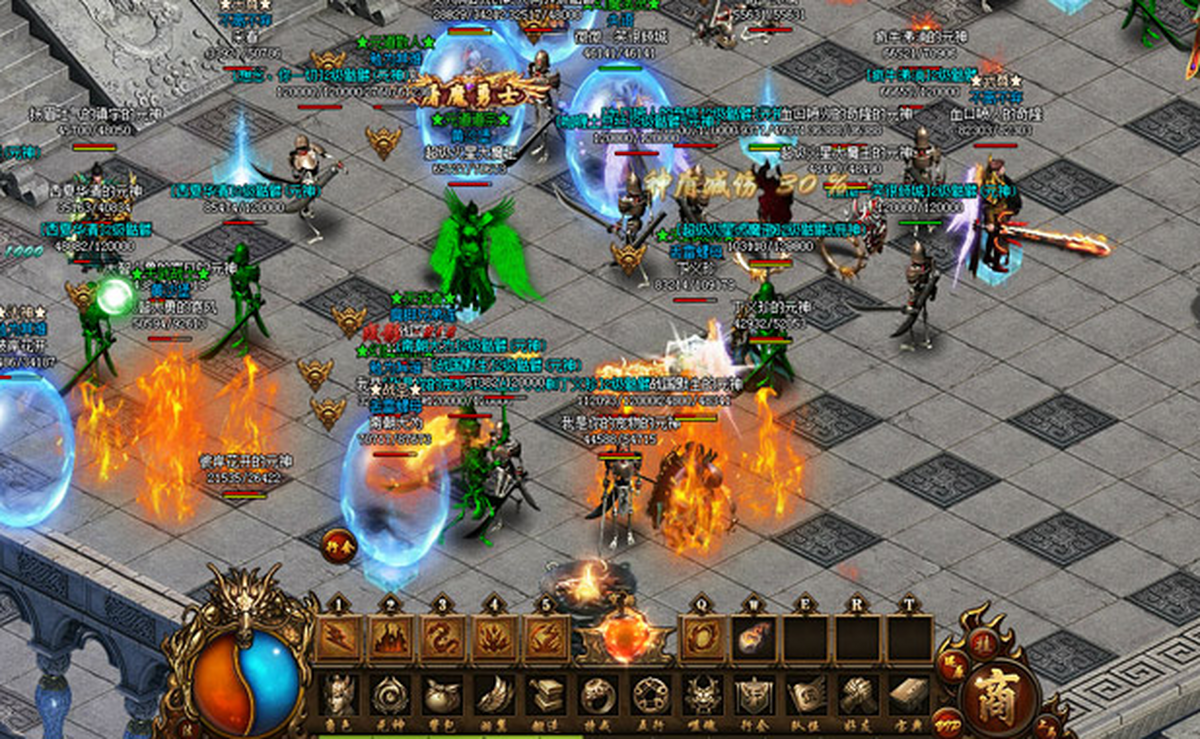The image size is (1200, 739).
Task: Open the ring-shaped menu icon
Action: [599, 694]
